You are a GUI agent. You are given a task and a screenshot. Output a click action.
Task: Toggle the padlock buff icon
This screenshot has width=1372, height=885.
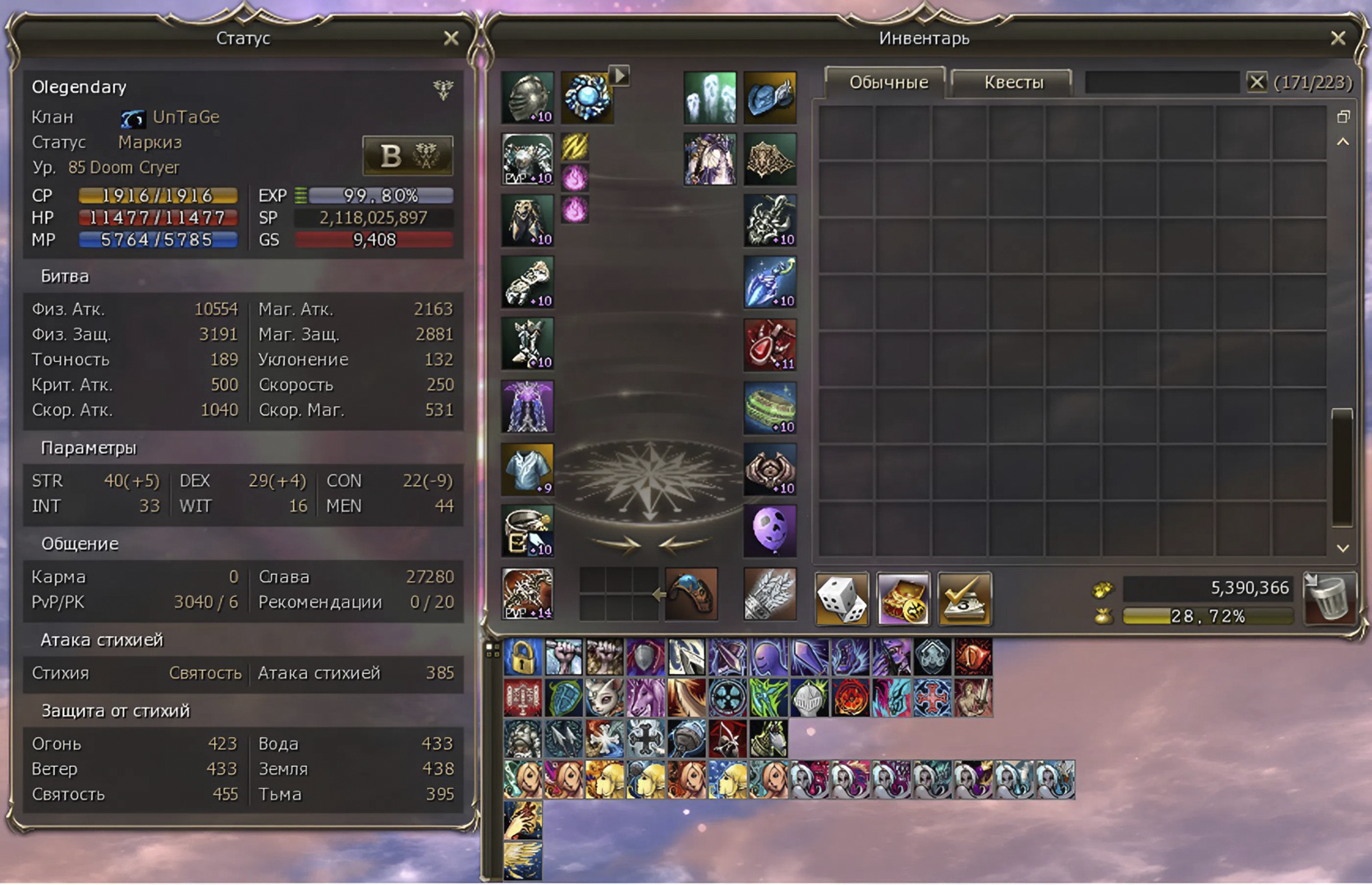(524, 657)
